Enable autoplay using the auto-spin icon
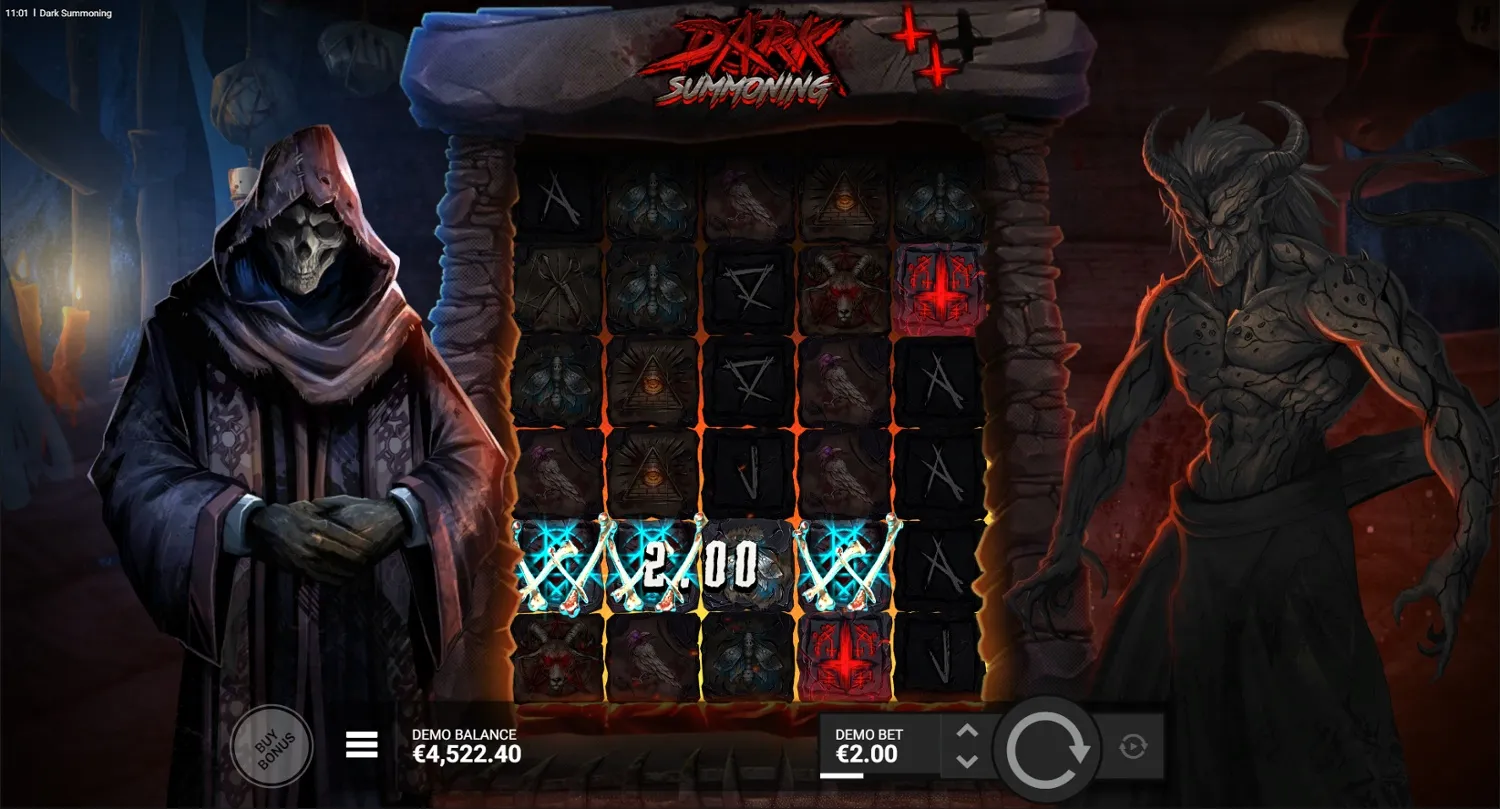Image resolution: width=1500 pixels, height=809 pixels. (1133, 744)
